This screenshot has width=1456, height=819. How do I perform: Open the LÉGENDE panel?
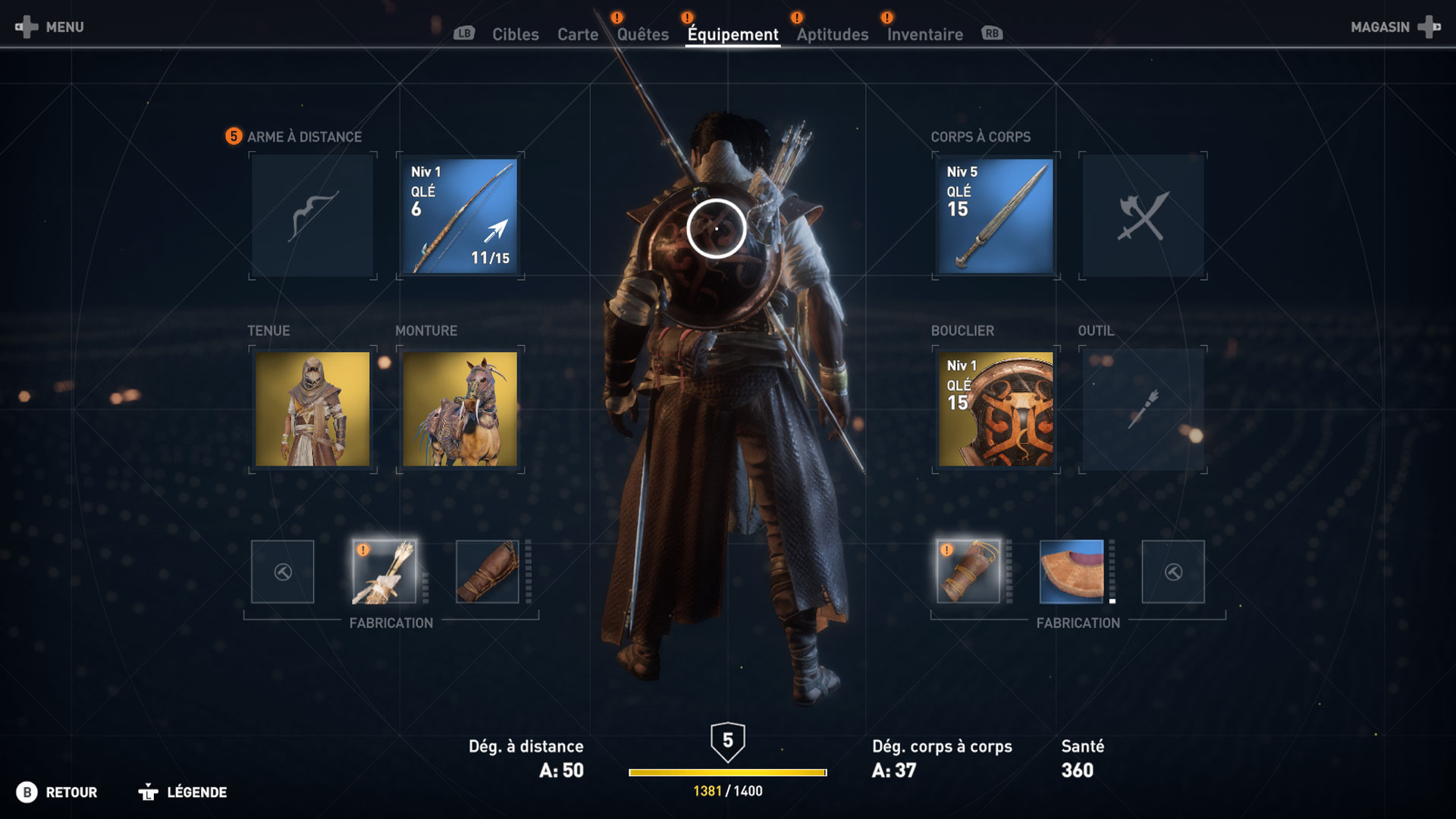[196, 792]
